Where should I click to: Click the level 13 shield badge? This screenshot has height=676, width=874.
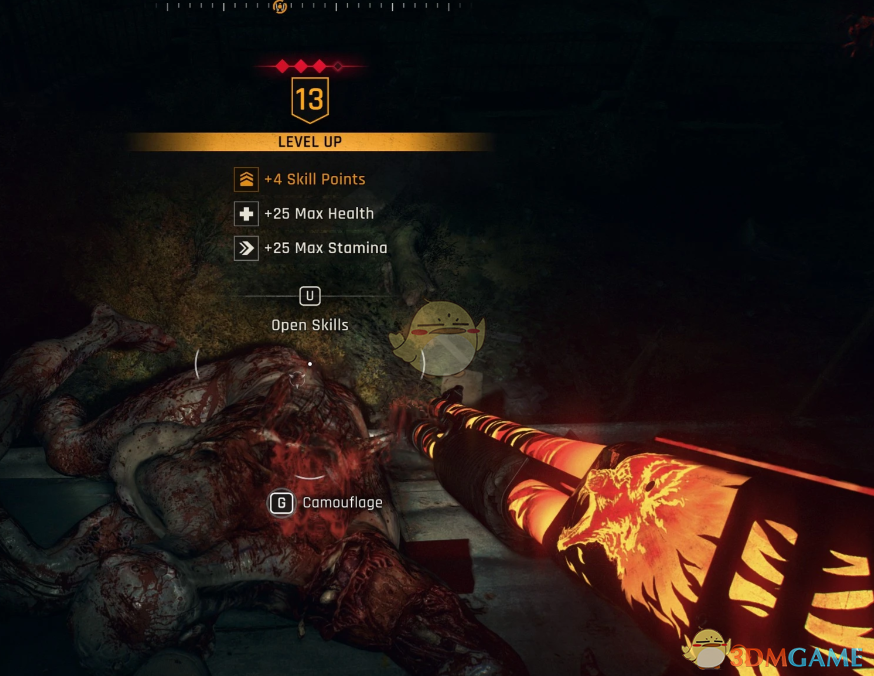tap(310, 100)
